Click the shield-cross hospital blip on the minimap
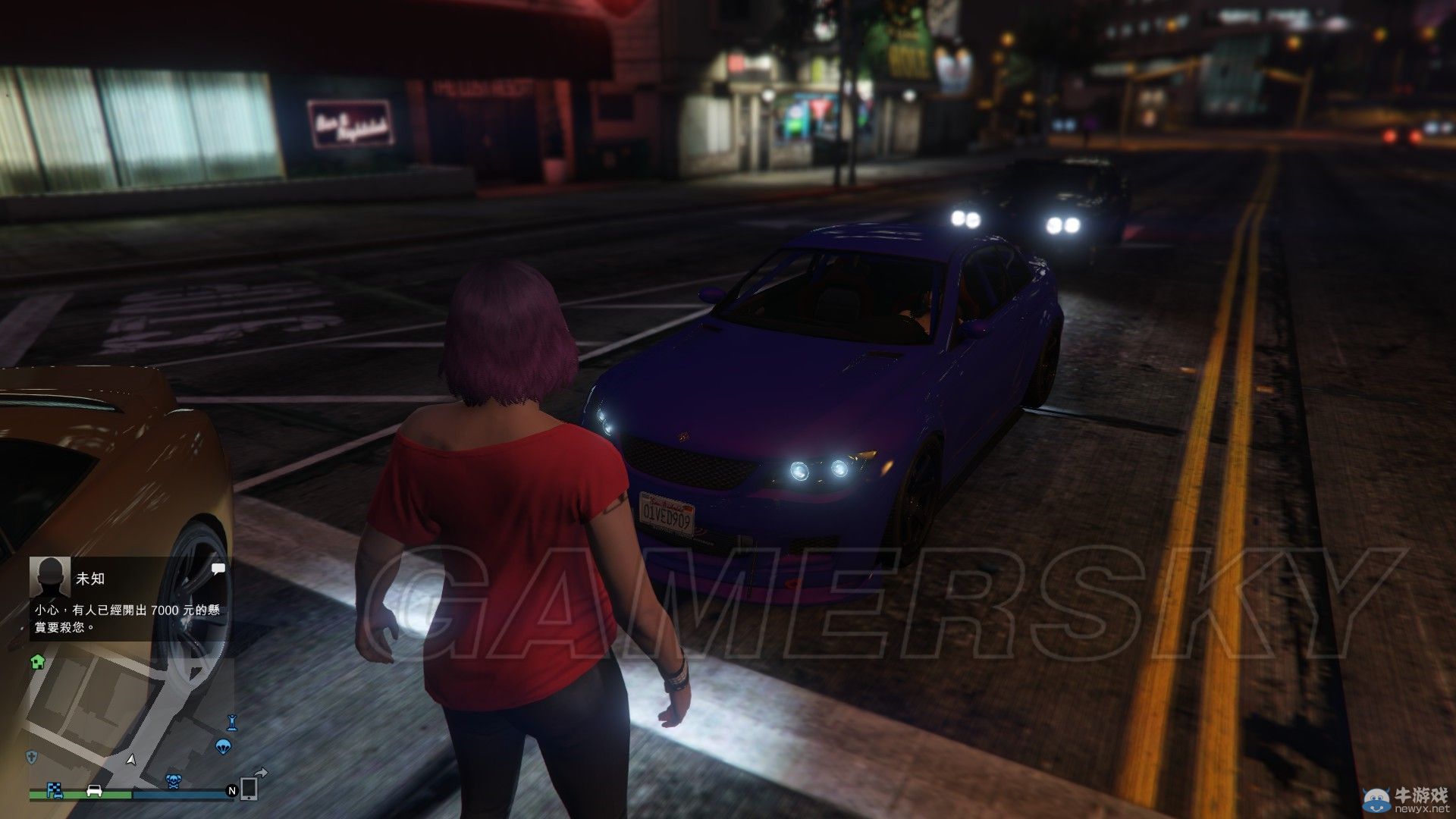Screen dimensions: 1456x819 coord(31,758)
